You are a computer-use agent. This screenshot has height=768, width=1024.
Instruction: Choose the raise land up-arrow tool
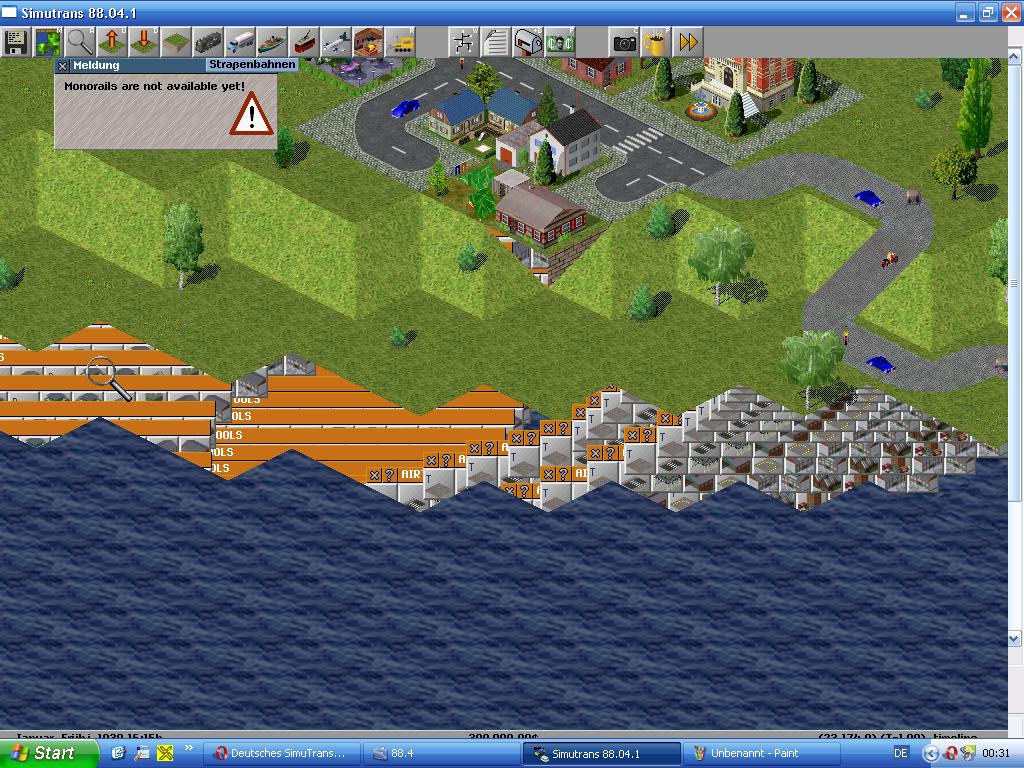[112, 42]
